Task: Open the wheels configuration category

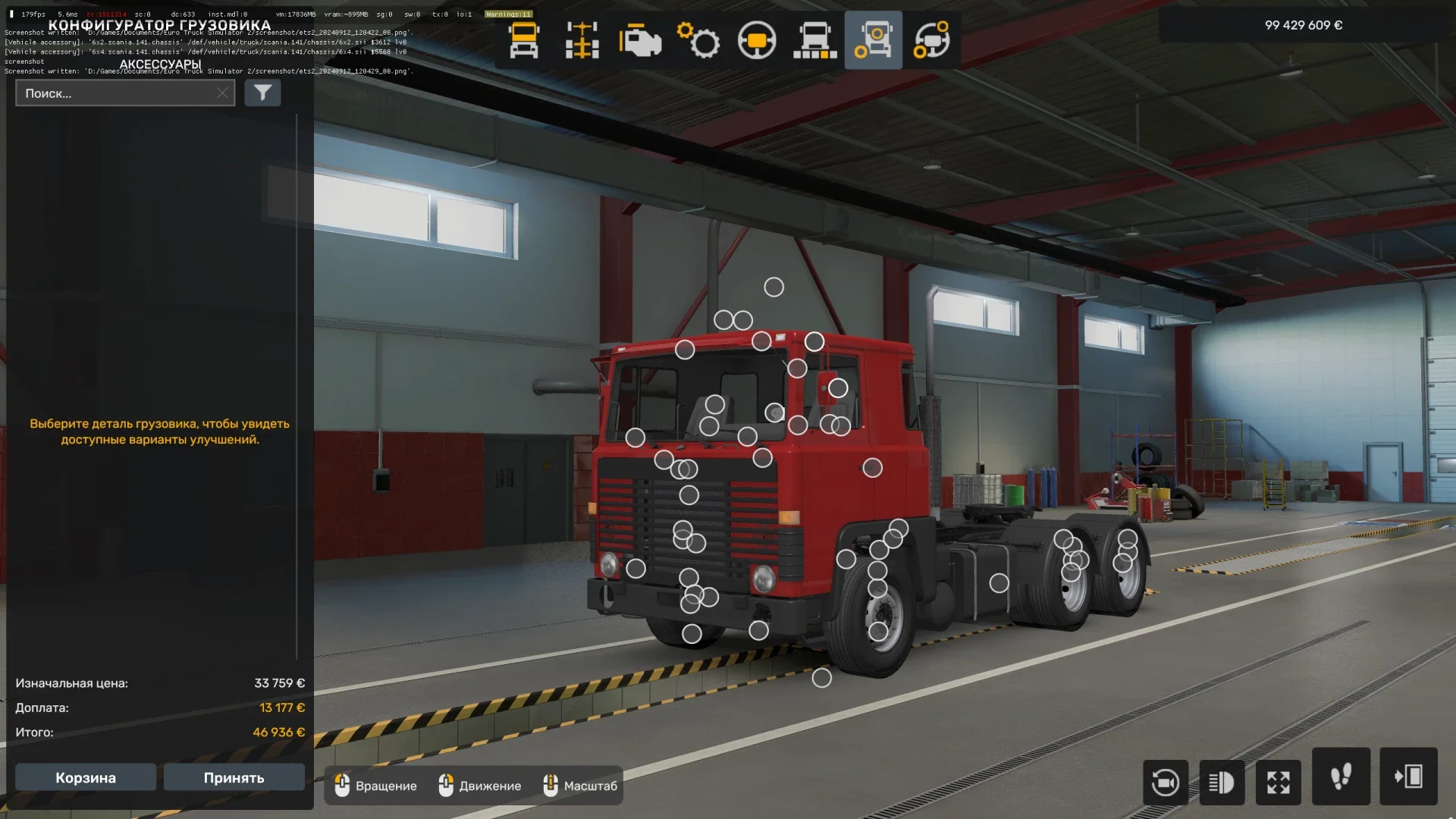Action: pyautogui.click(x=930, y=39)
